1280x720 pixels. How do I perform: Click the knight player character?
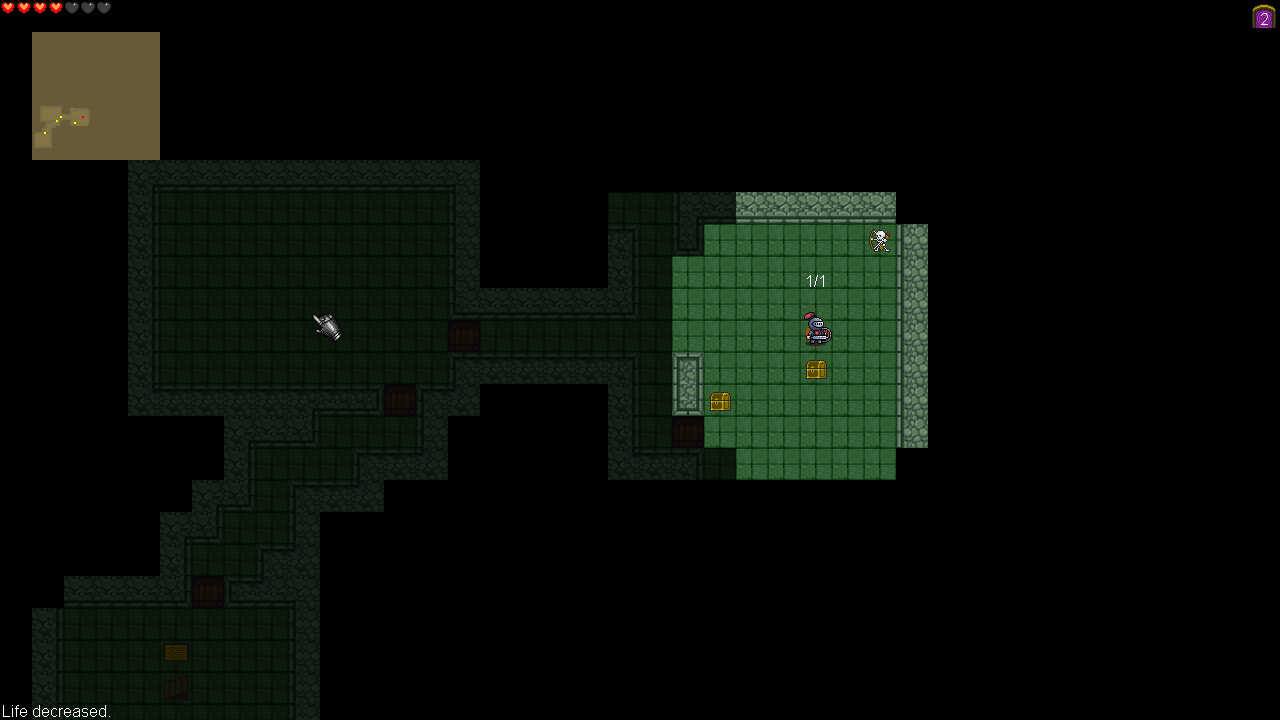click(x=816, y=328)
